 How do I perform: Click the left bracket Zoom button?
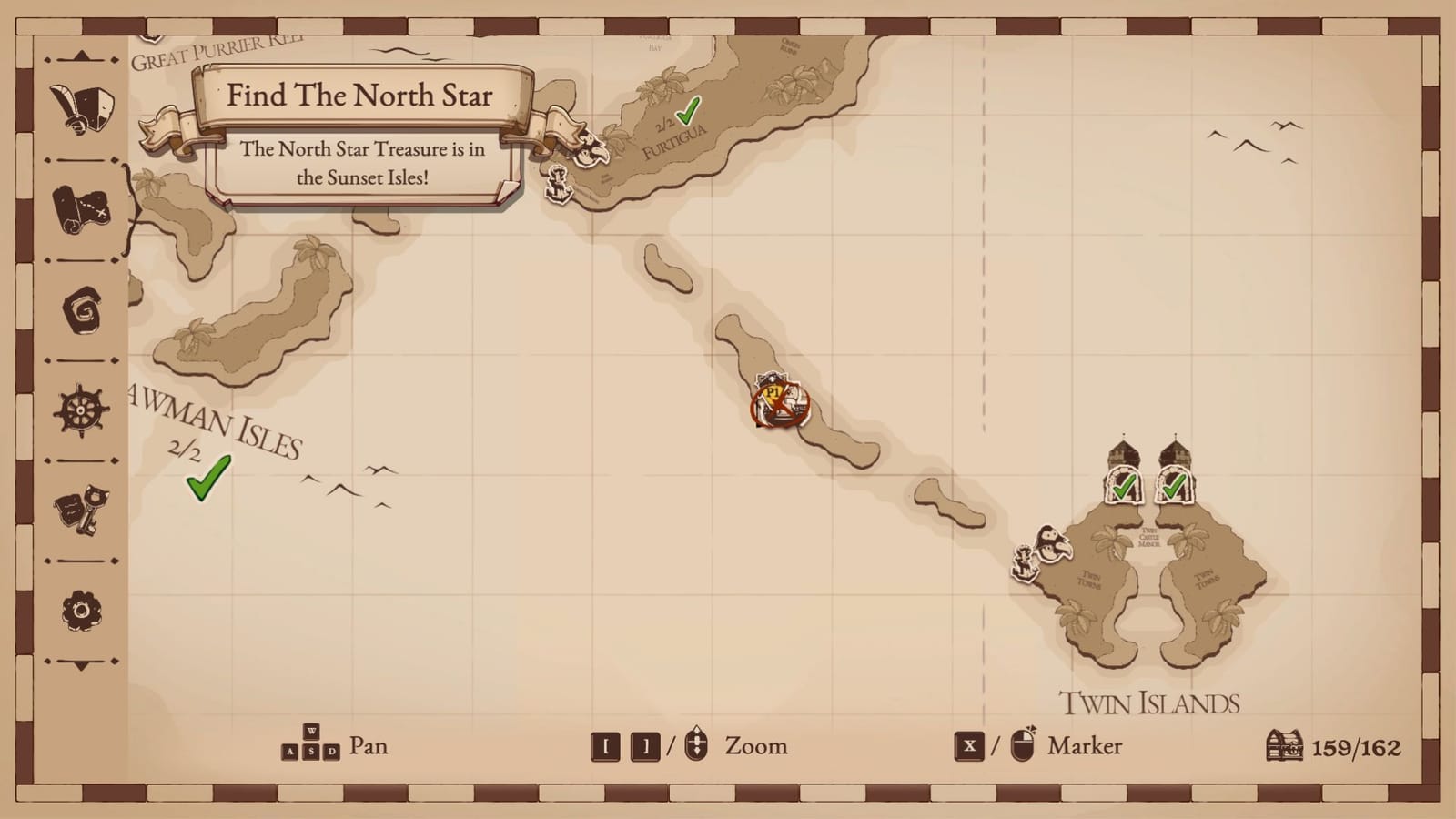pyautogui.click(x=606, y=745)
